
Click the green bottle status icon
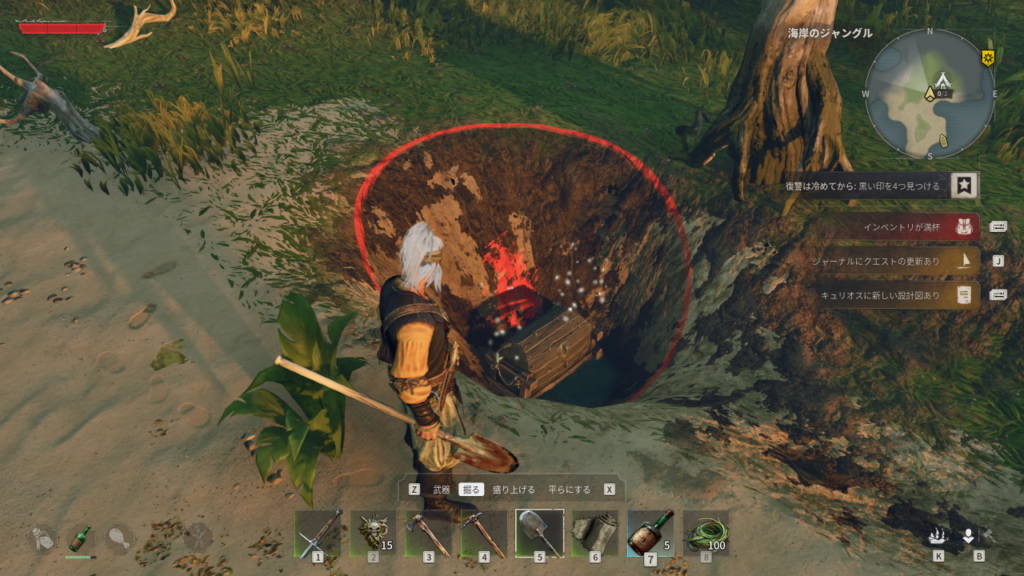pos(80,538)
